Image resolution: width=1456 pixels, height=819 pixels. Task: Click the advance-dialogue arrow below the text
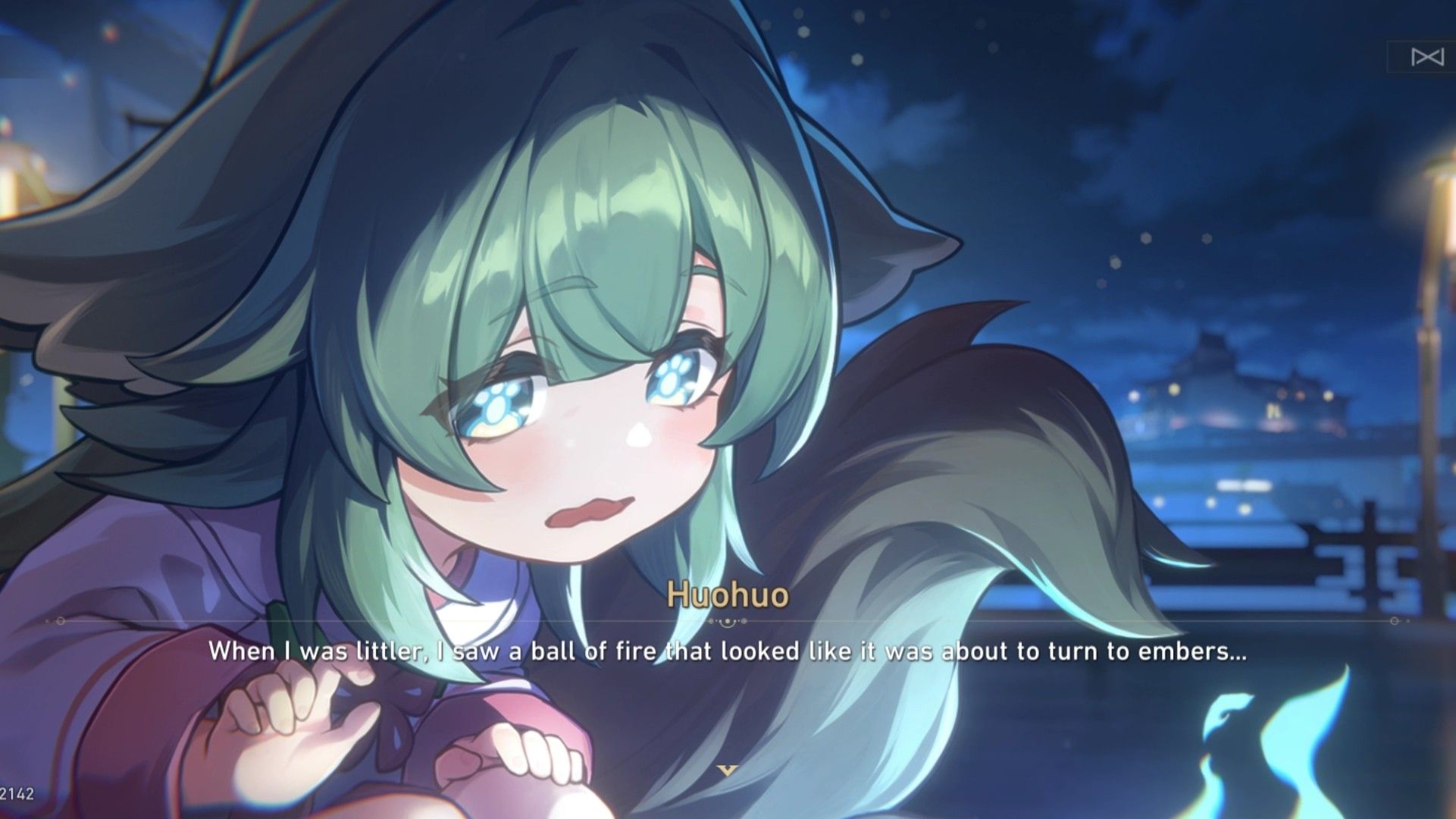tap(726, 771)
